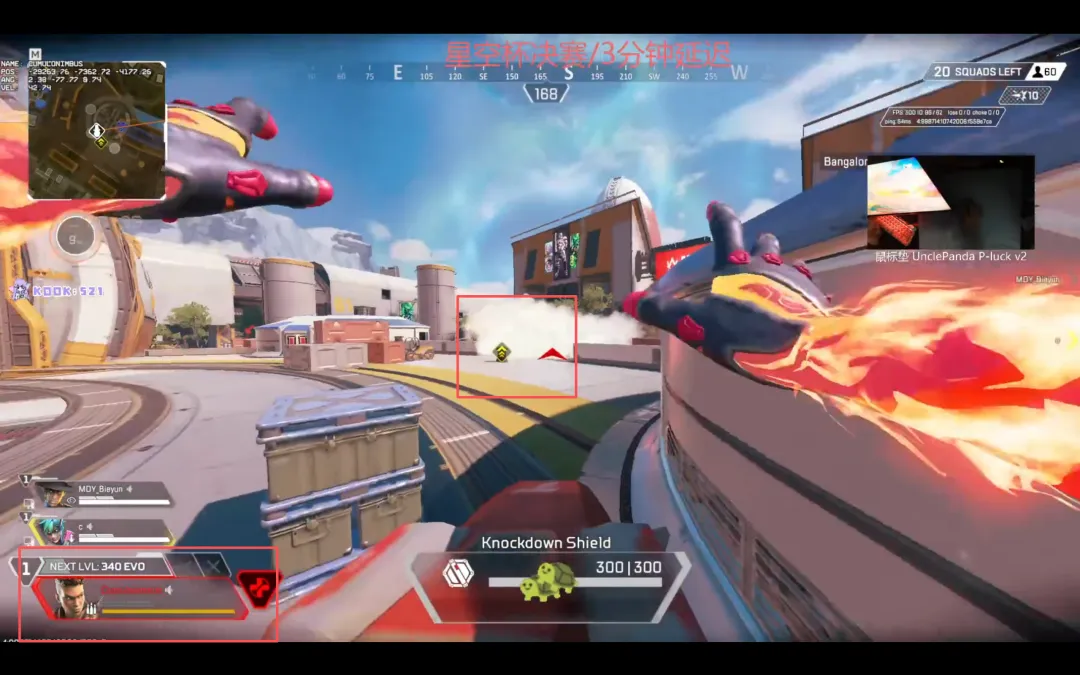Click the red revive cross icon
This screenshot has height=675, width=1080.
(x=259, y=589)
